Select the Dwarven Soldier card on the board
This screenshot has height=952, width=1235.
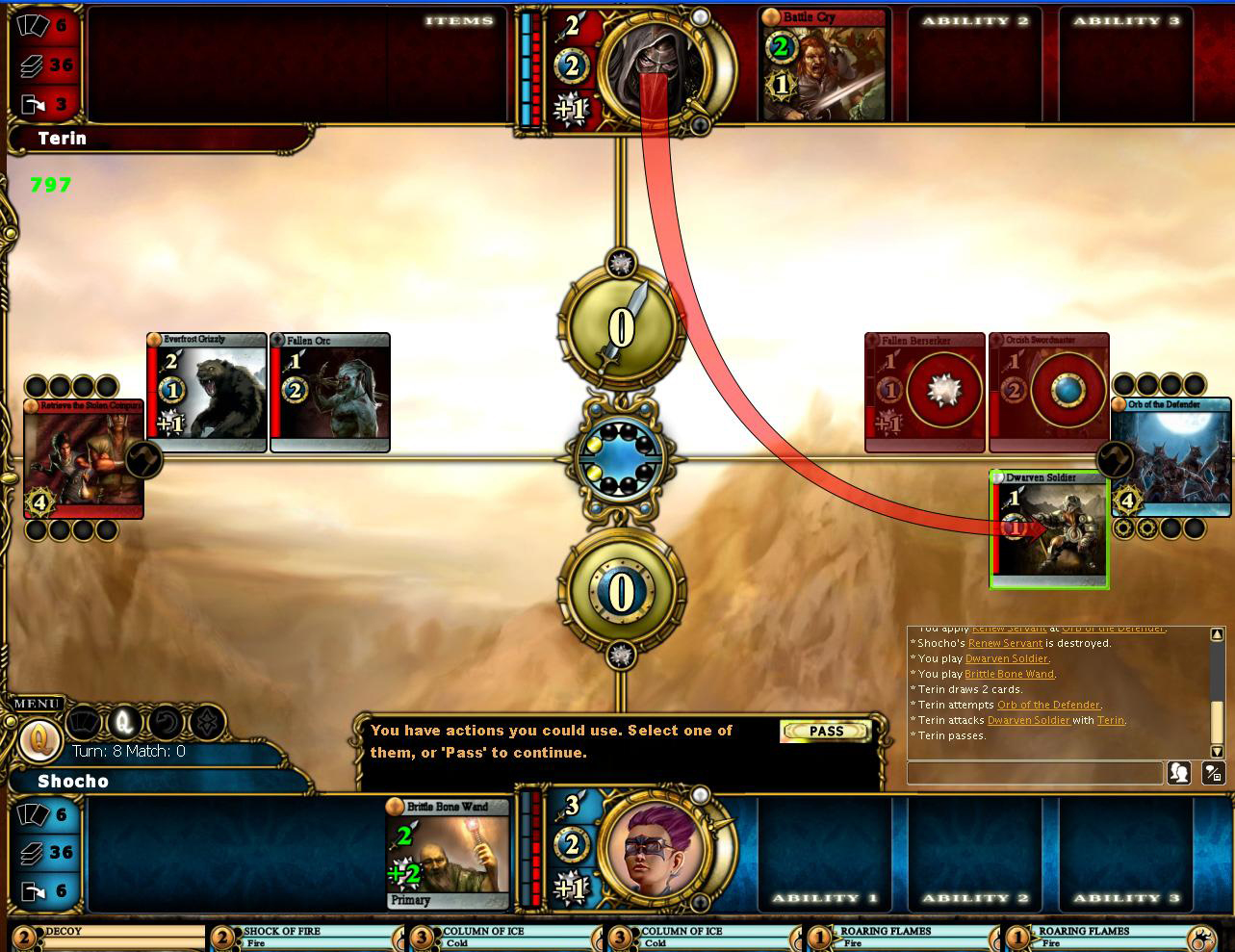tap(1049, 528)
